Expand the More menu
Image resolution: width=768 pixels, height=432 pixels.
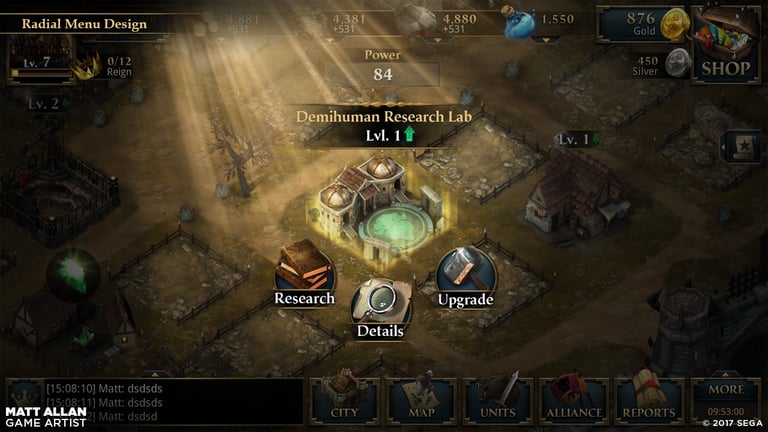(726, 399)
